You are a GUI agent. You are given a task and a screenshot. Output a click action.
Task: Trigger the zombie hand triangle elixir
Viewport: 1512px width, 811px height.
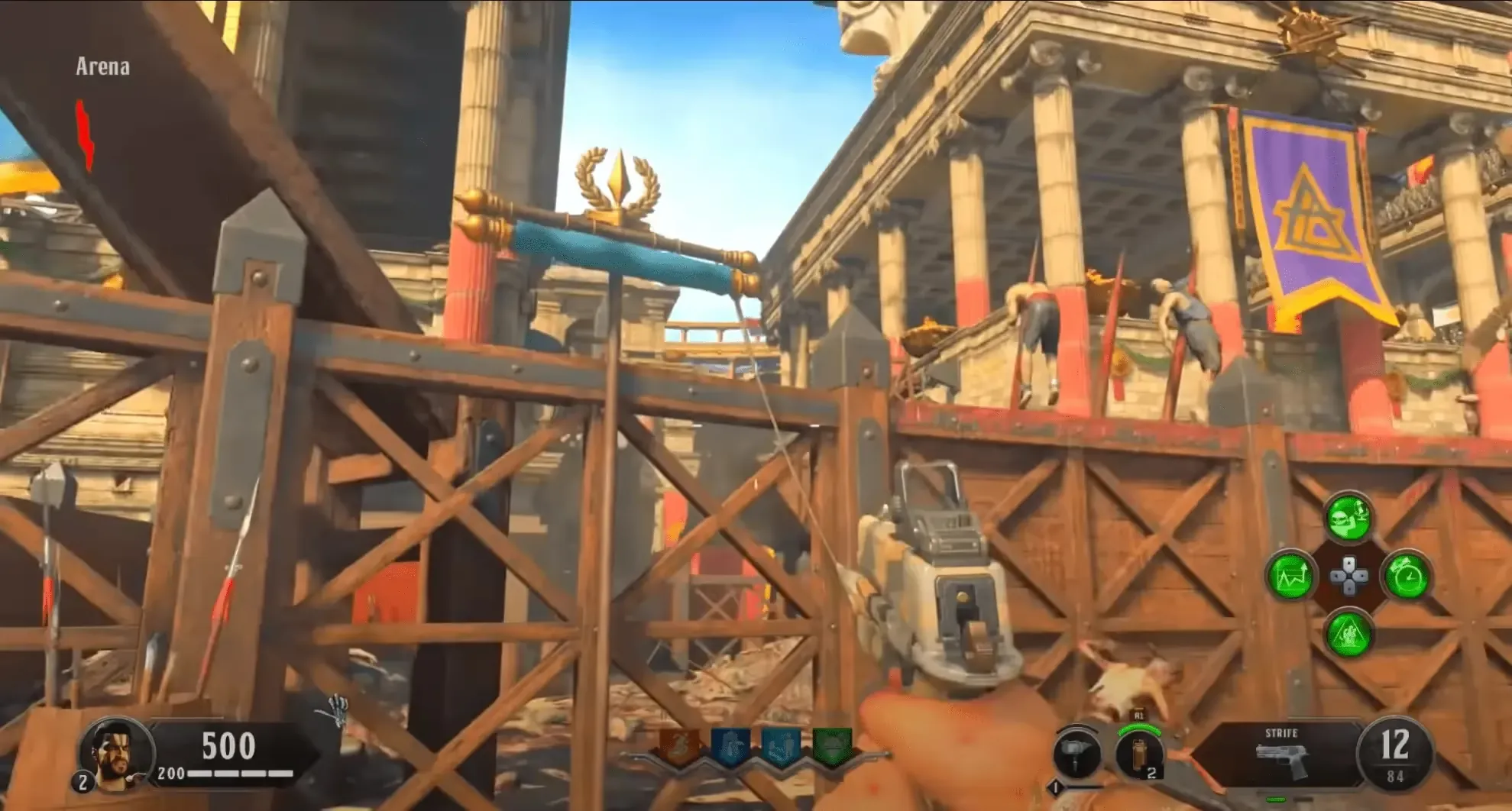pyautogui.click(x=1348, y=634)
